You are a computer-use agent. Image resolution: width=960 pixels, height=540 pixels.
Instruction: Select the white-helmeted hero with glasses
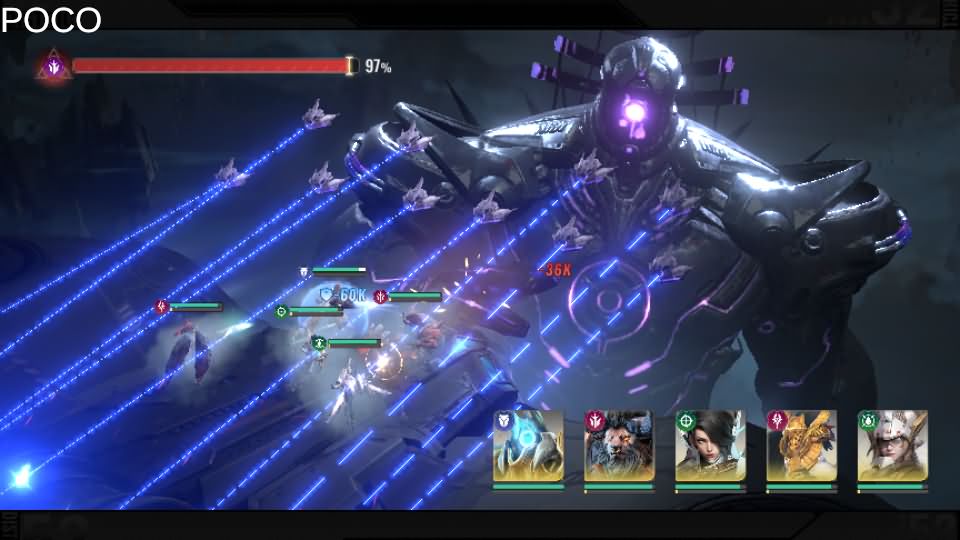[x=892, y=446]
